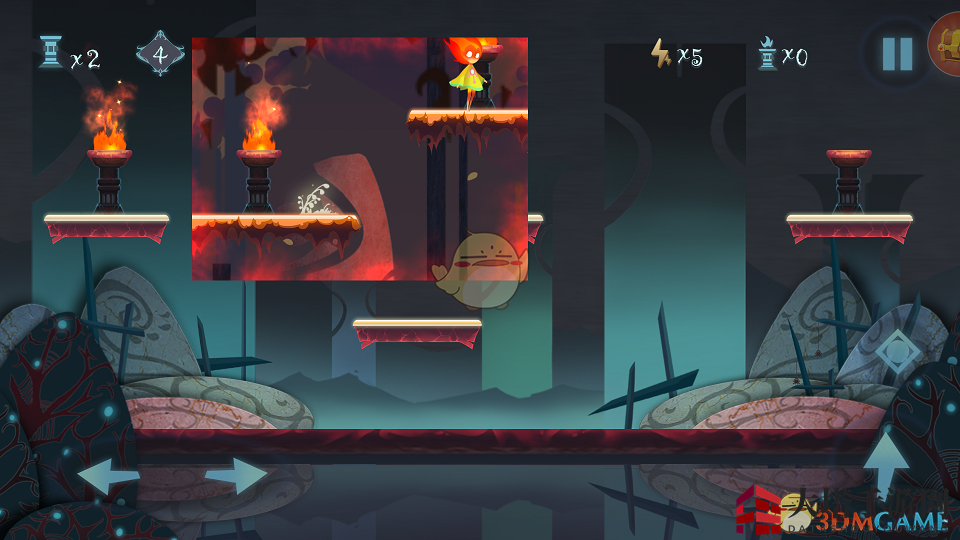Tap the right arrow movement control

237,475
